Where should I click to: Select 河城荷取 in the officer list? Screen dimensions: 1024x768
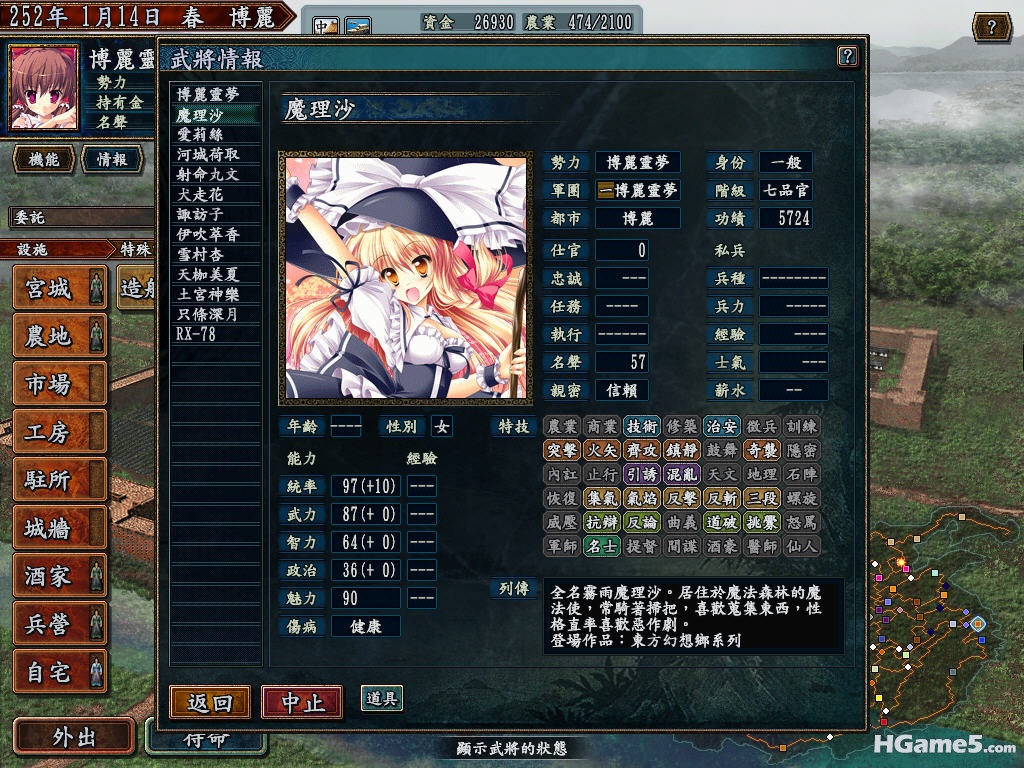tap(208, 154)
